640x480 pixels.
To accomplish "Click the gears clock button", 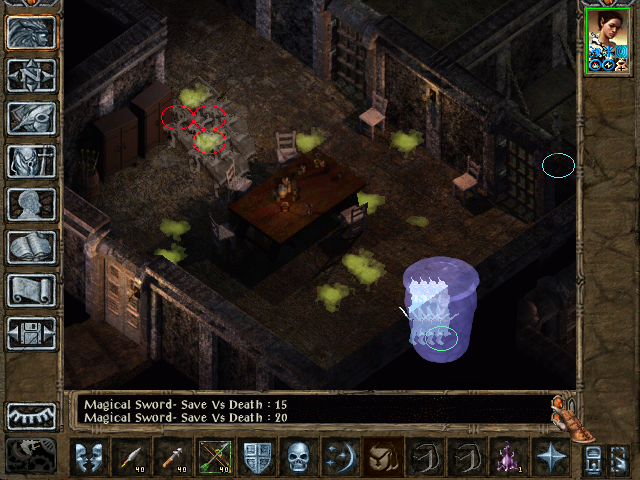I will (x=32, y=455).
